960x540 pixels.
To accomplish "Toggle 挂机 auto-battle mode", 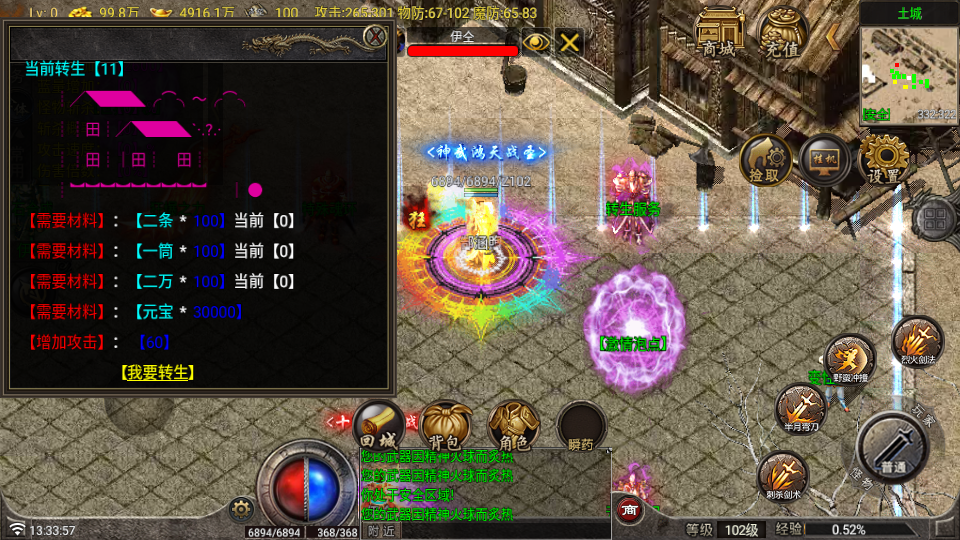I will click(x=824, y=160).
